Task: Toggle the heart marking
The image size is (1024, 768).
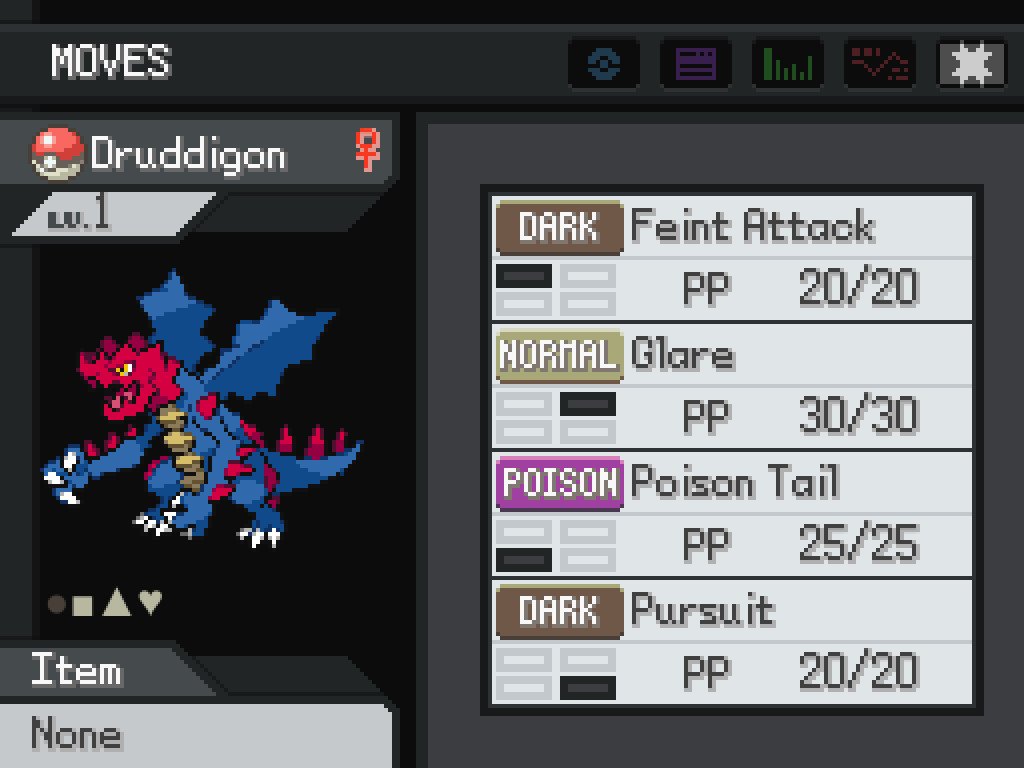Action: point(150,602)
